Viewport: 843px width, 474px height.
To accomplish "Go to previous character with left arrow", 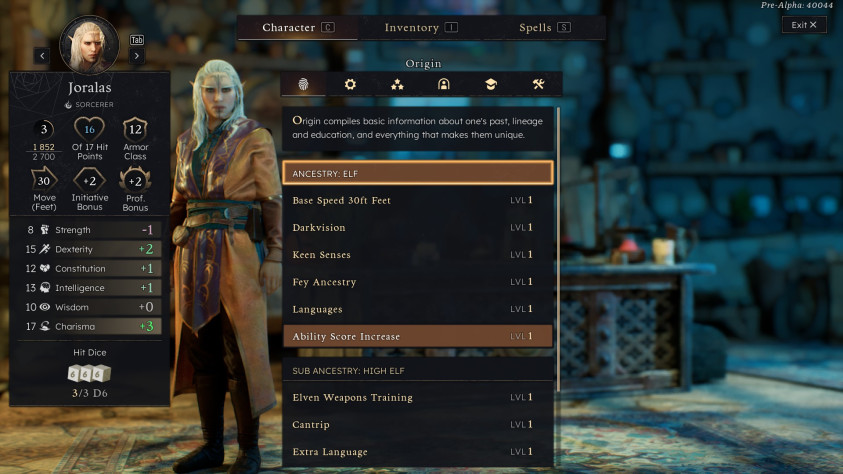I will pos(42,56).
